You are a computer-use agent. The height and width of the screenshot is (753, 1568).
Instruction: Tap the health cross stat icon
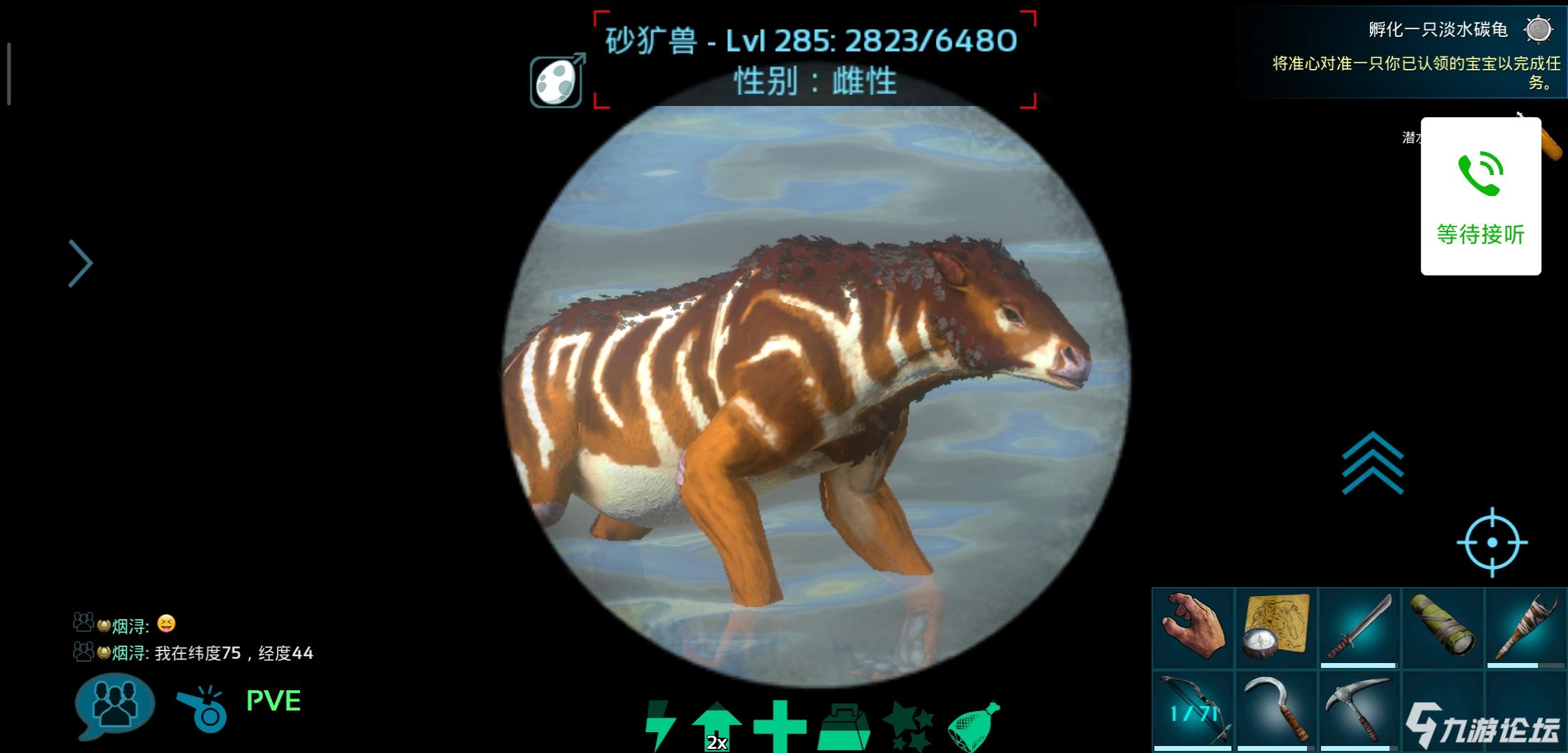tap(779, 727)
